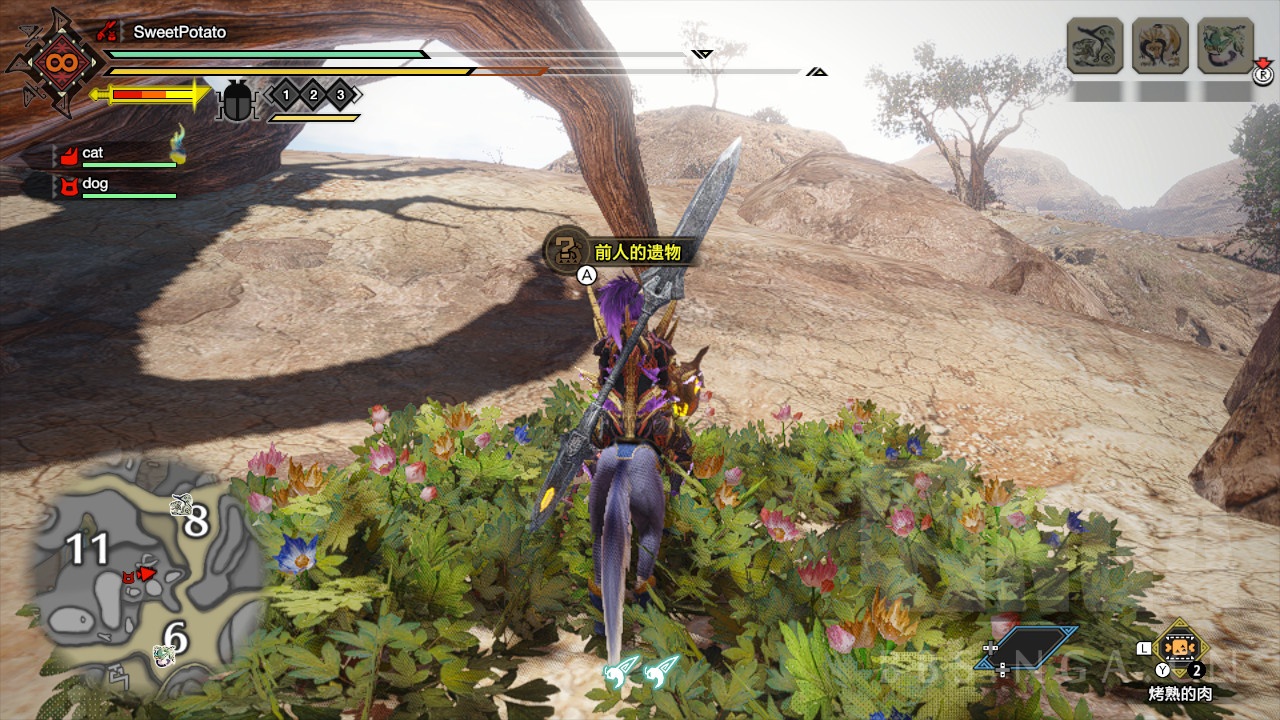This screenshot has width=1280, height=720.
Task: Open the blue action bar shortcut panel
Action: point(1029,647)
